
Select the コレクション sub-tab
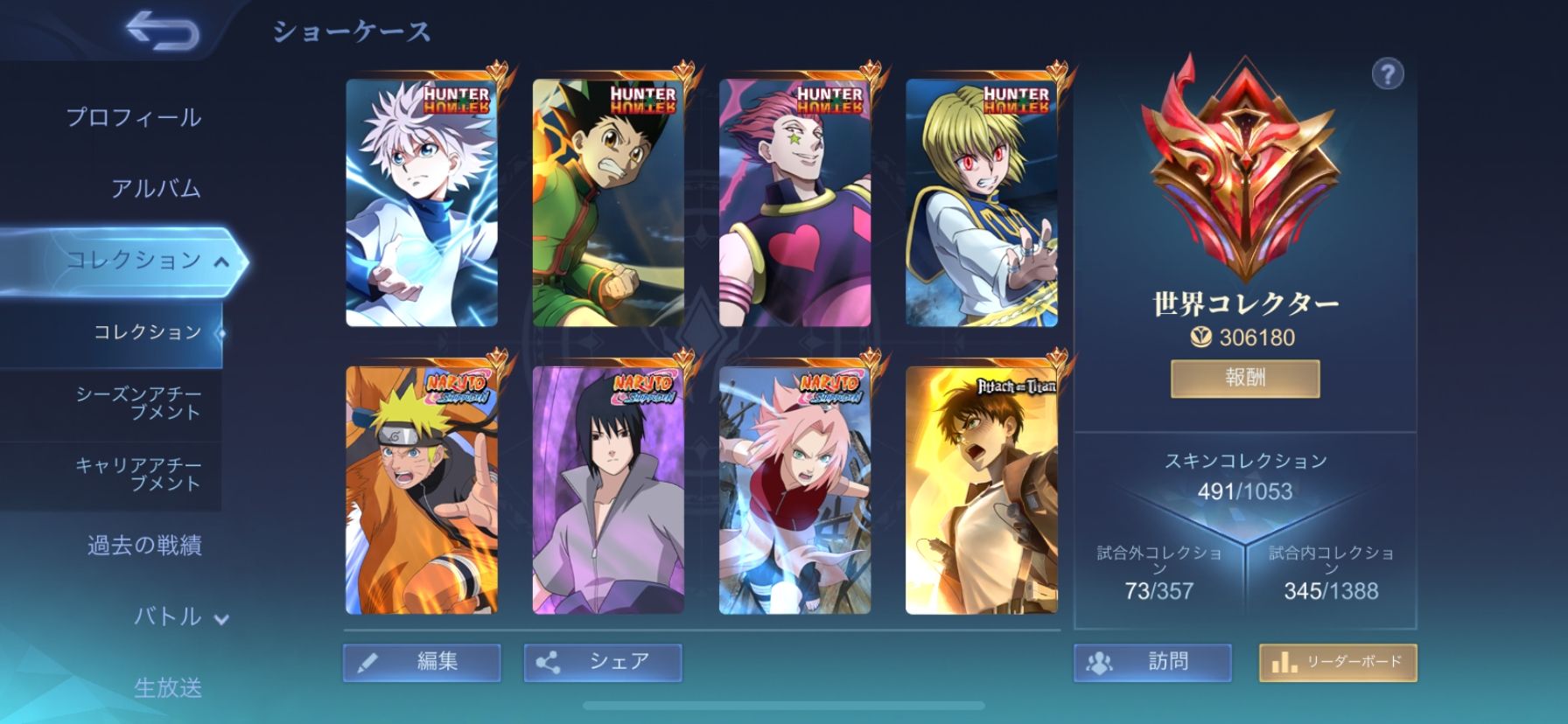click(147, 331)
